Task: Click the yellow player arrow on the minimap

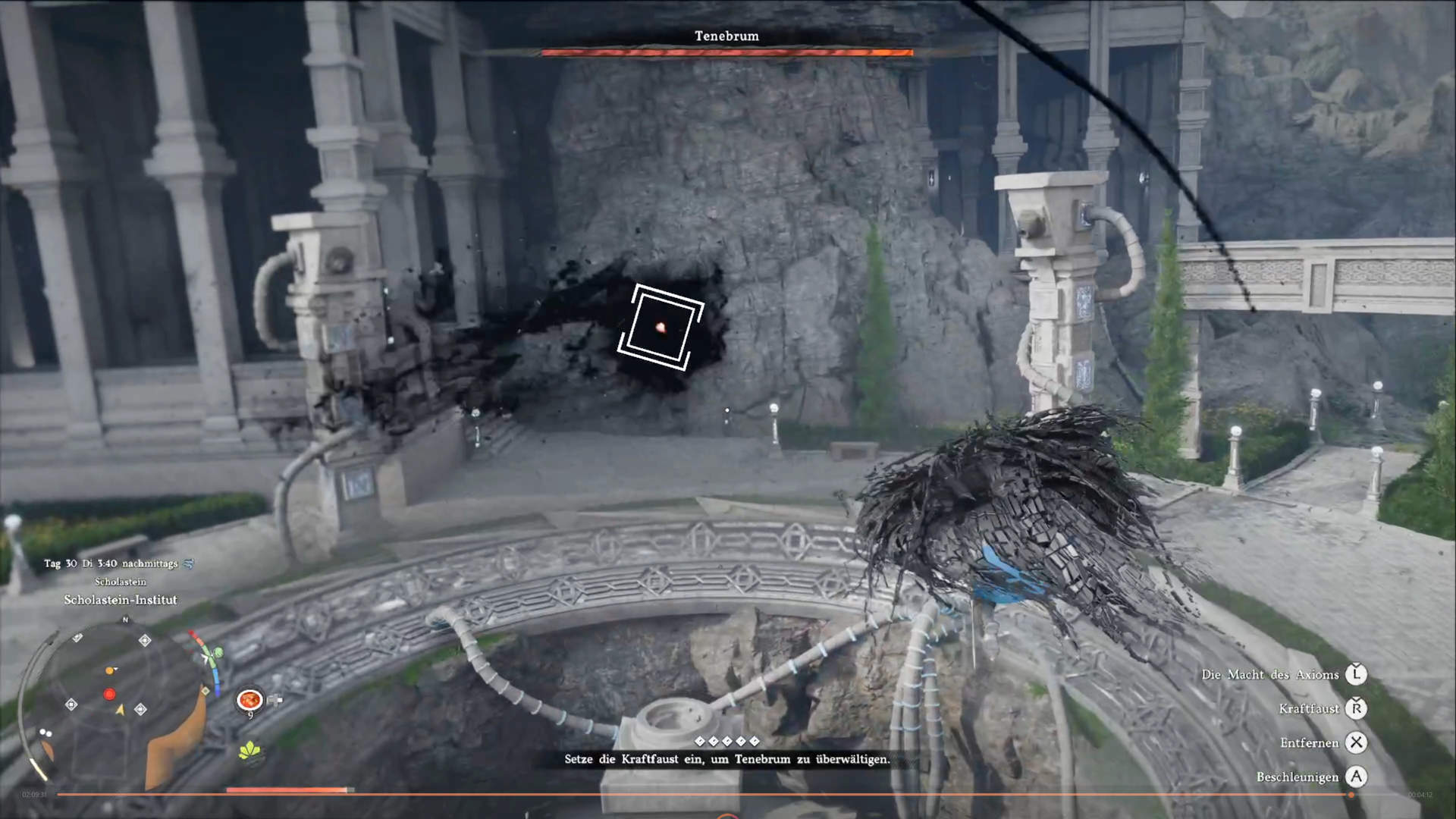Action: (119, 710)
